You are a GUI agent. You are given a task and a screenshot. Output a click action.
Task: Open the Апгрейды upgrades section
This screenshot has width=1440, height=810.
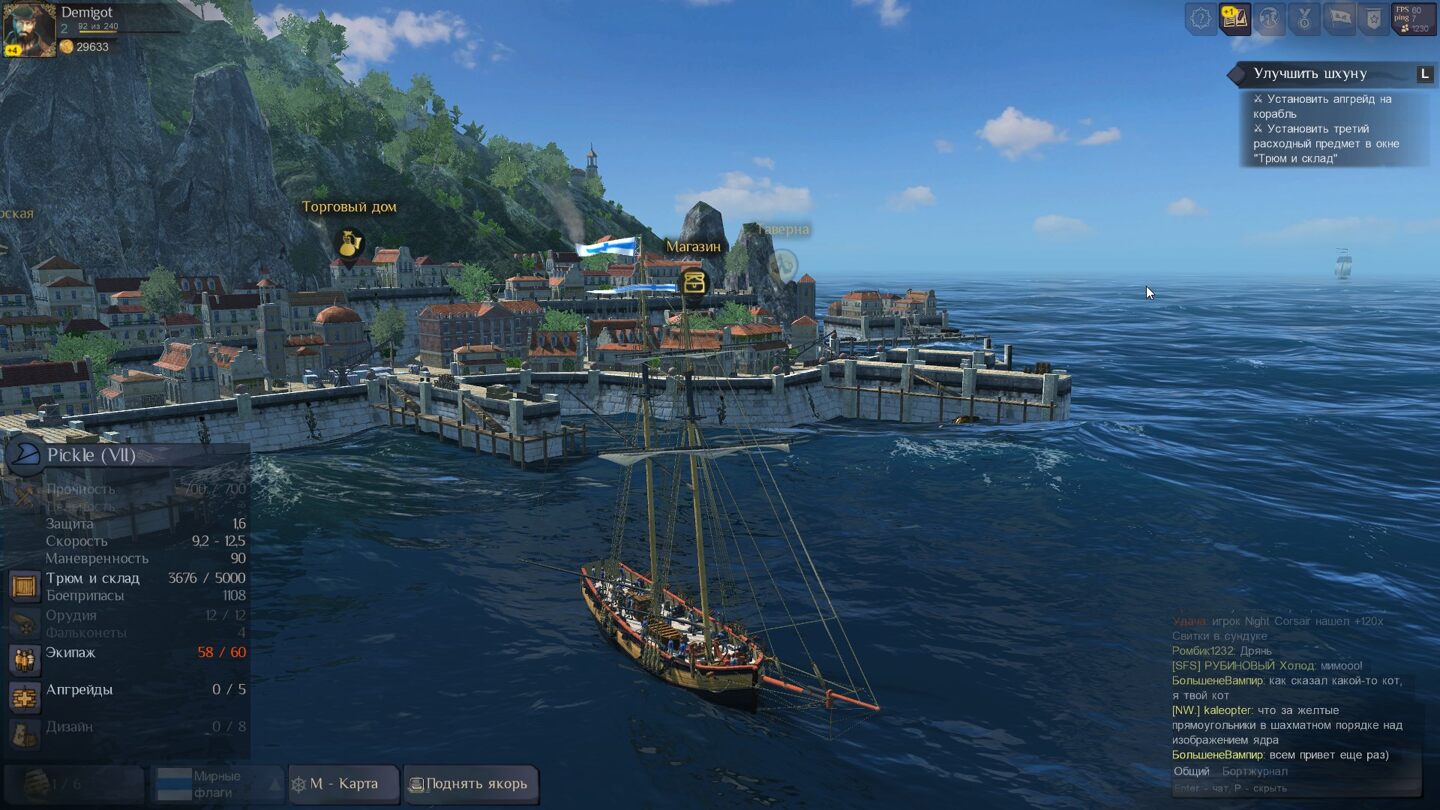[79, 690]
